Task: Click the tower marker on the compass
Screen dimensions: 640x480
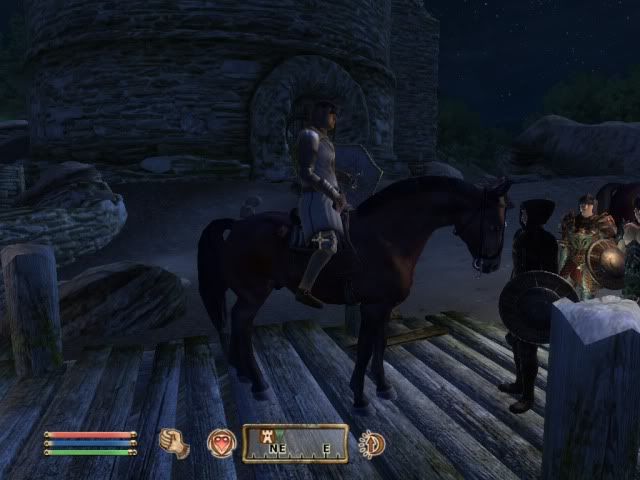Action: 268,435
